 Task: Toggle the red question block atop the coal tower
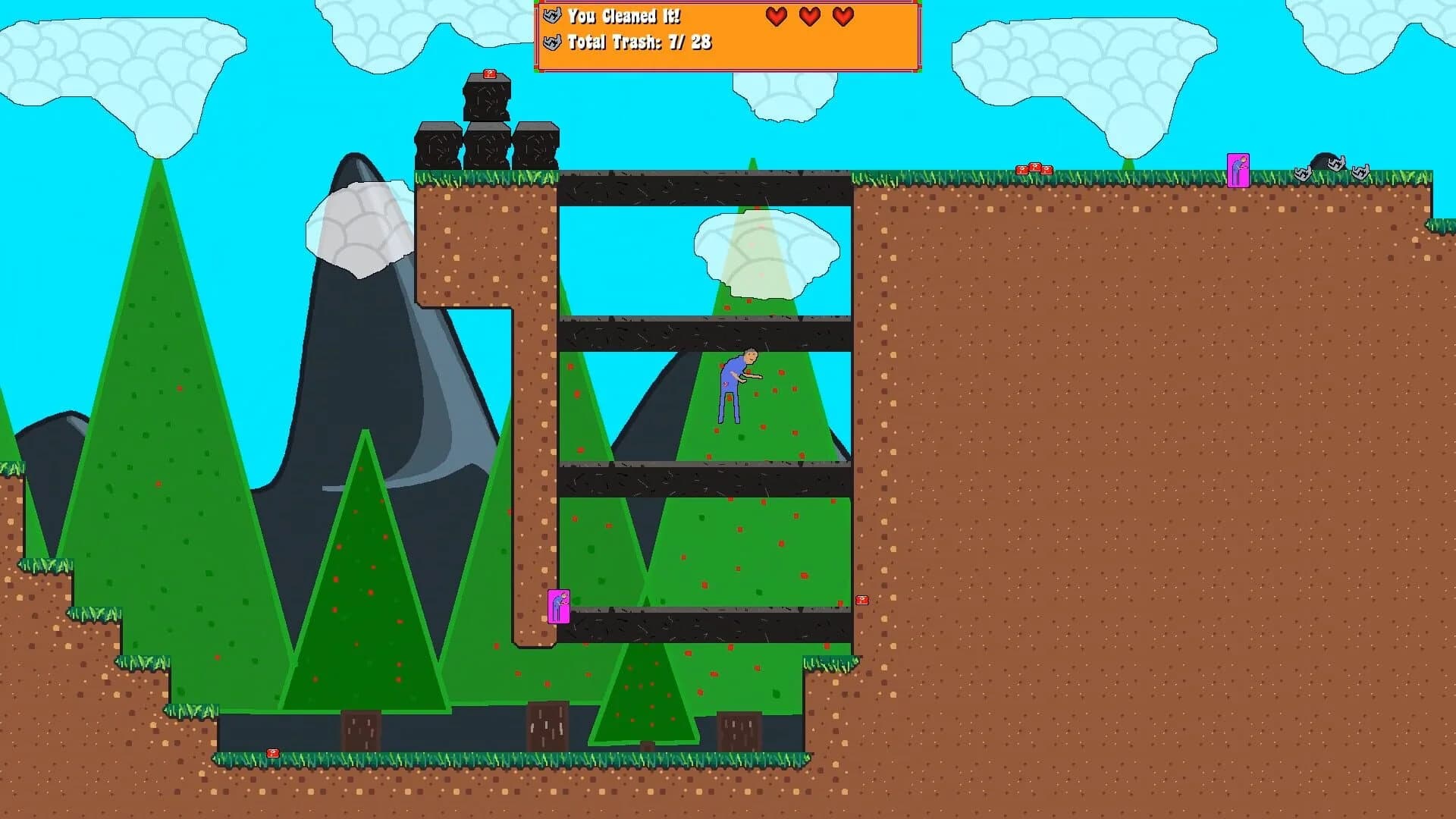[488, 75]
